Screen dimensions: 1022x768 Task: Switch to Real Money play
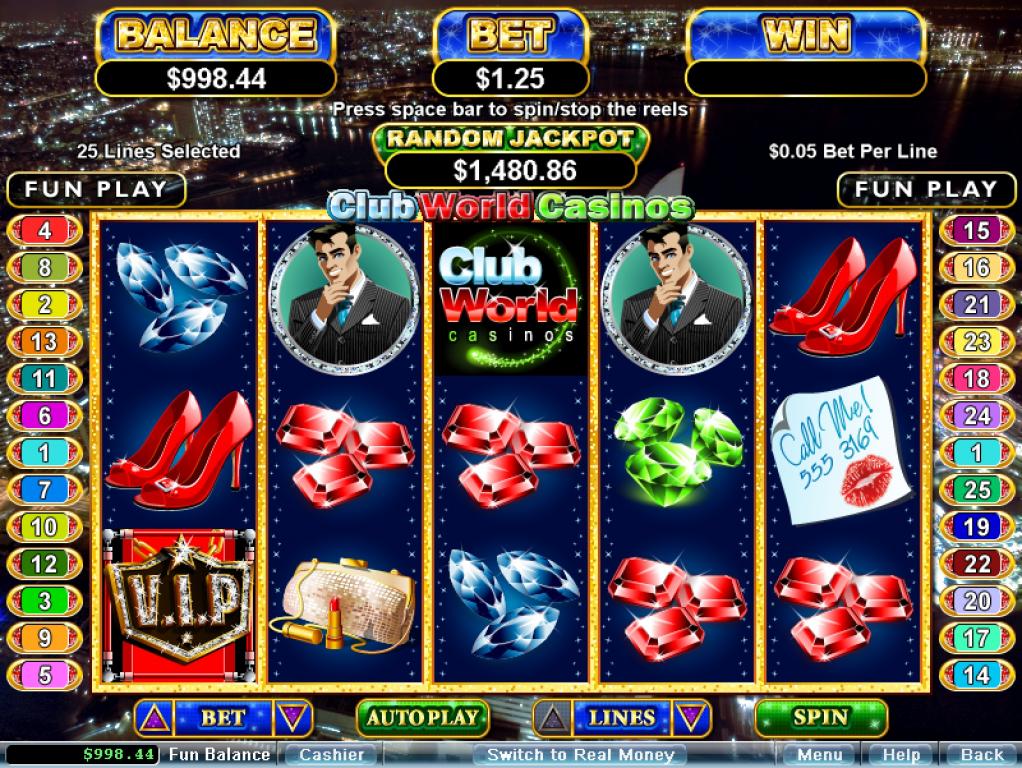tap(580, 755)
